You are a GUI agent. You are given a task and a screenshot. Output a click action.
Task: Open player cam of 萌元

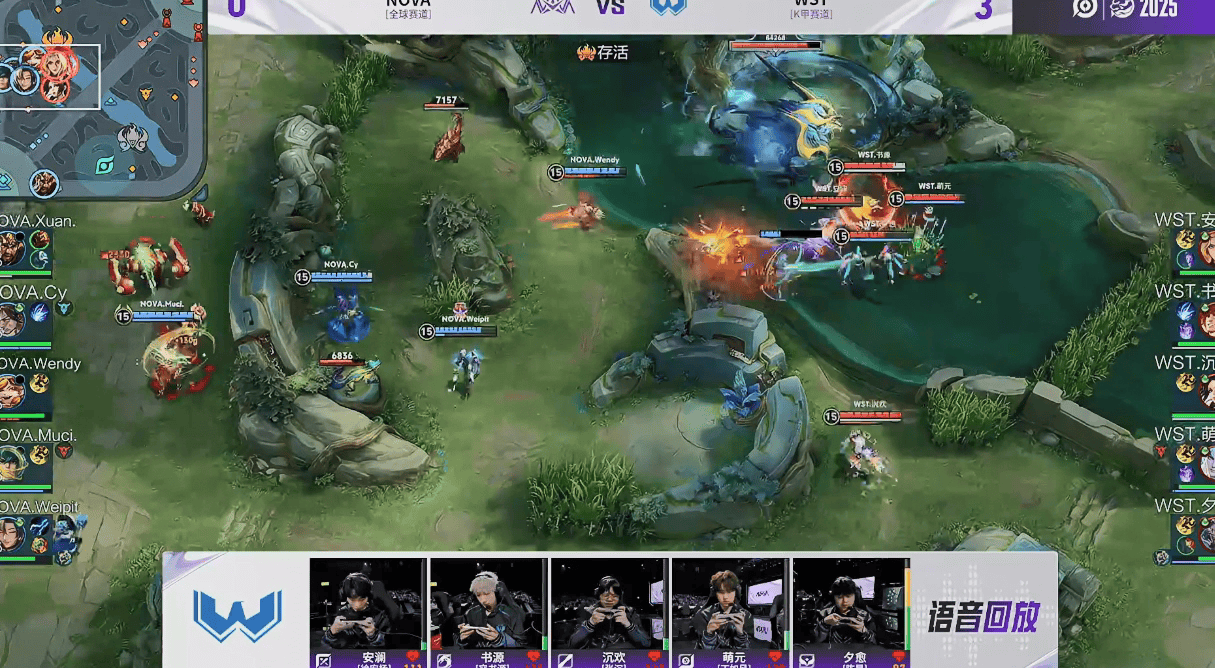[x=729, y=604]
